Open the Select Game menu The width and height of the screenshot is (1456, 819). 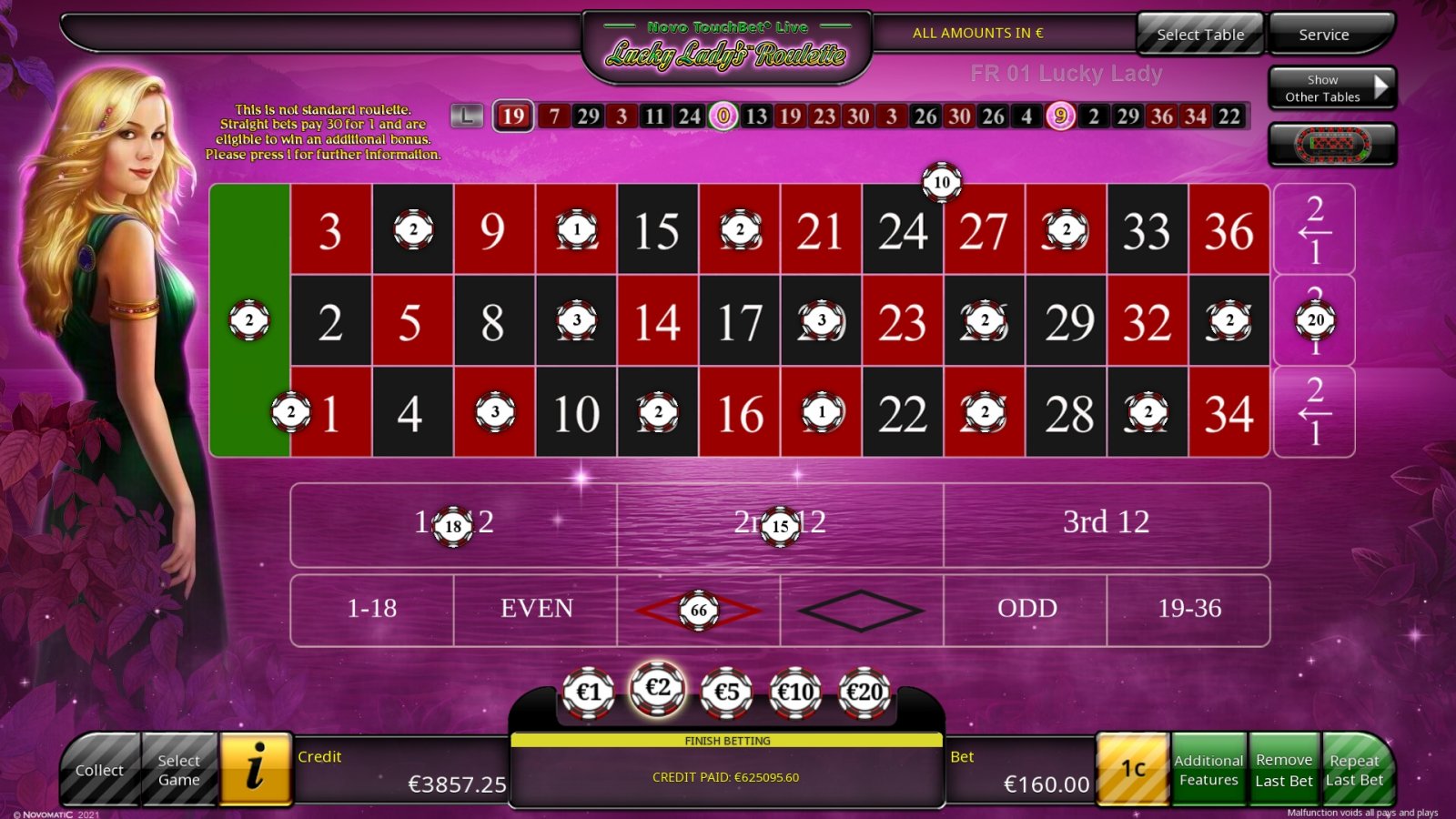pos(178,769)
